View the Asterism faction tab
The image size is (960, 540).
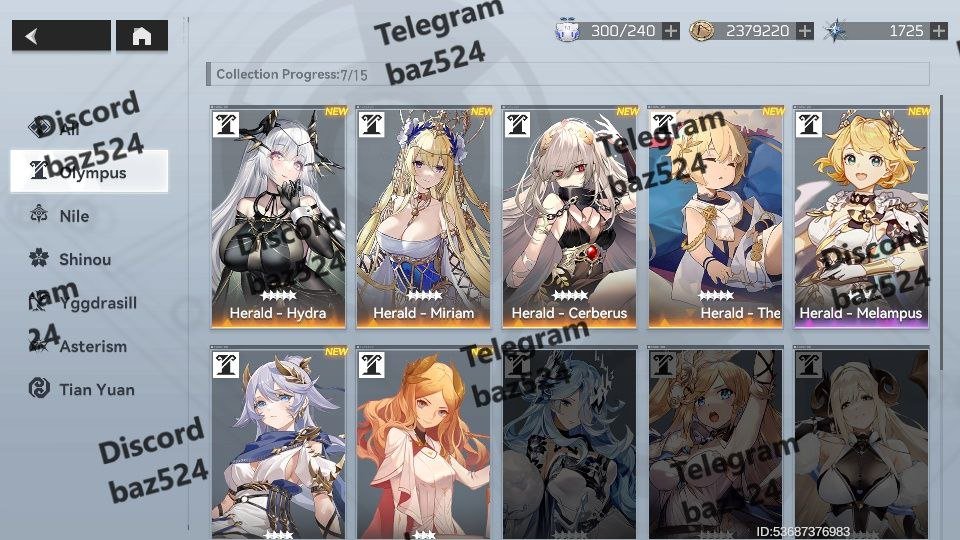pos(92,346)
